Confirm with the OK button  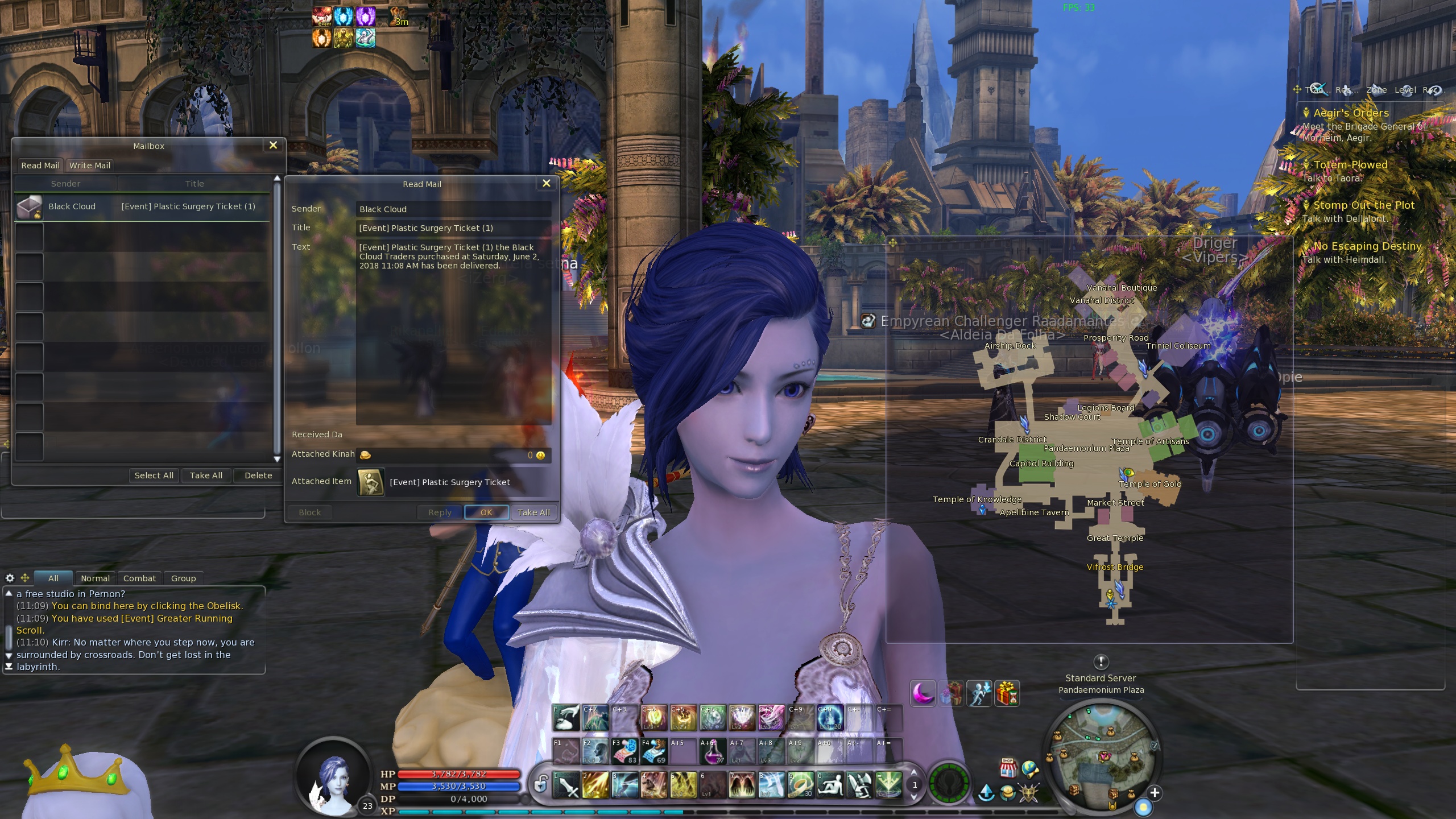(x=486, y=512)
